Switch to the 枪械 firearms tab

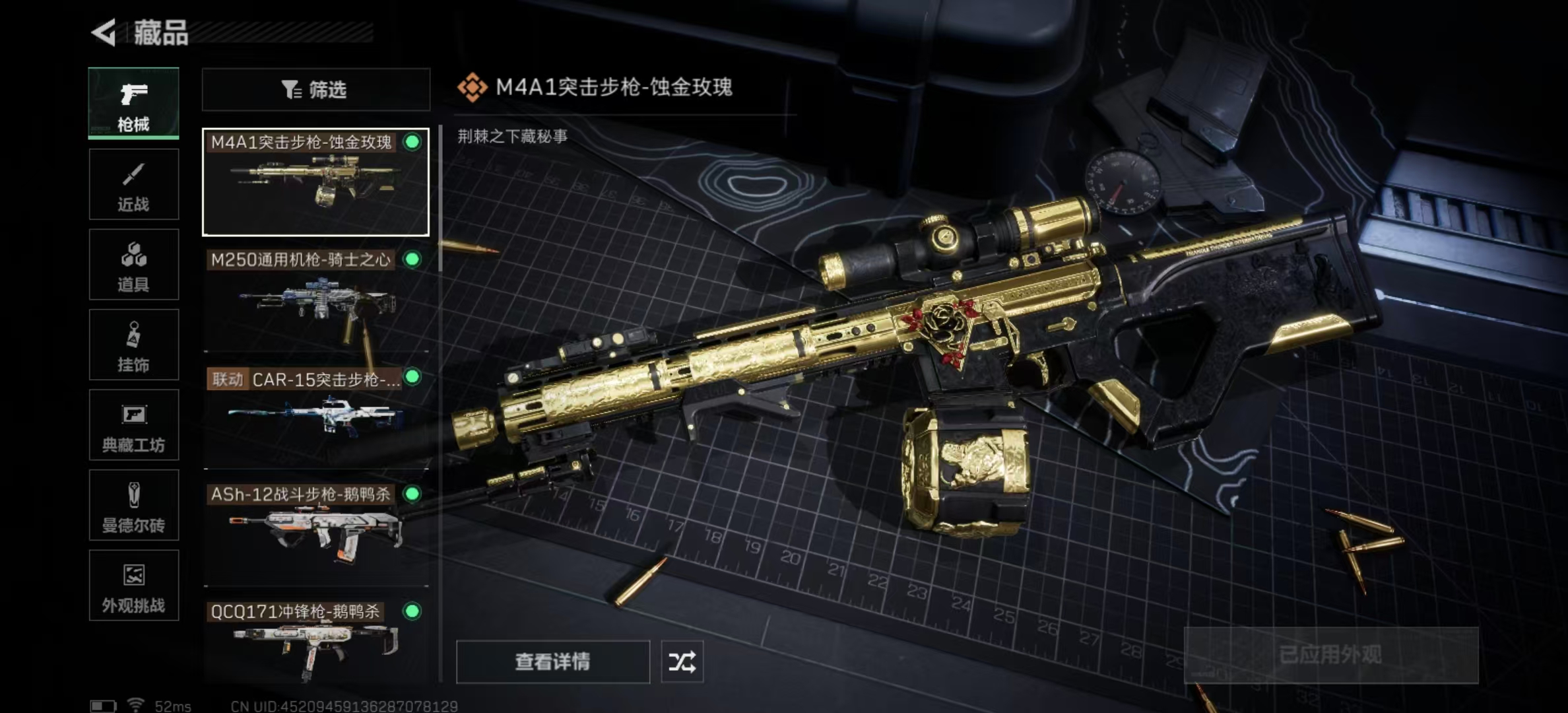click(133, 104)
